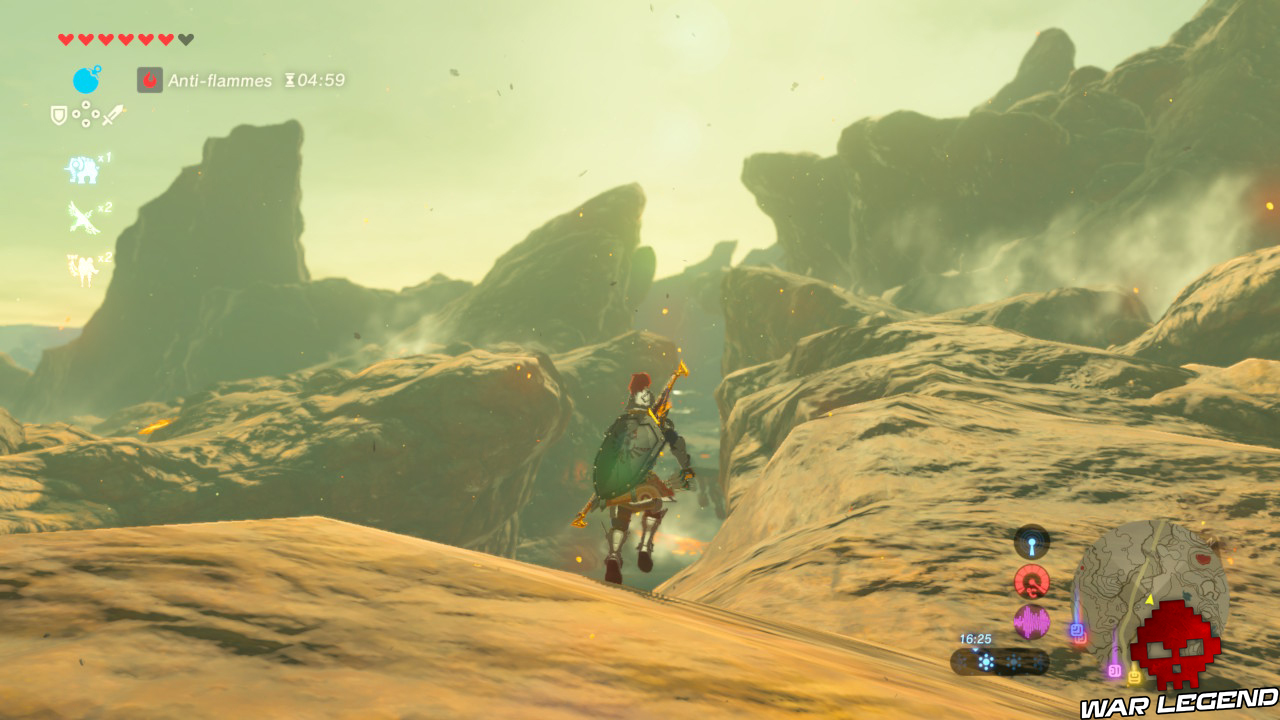Select the 16:25 time display

976,638
